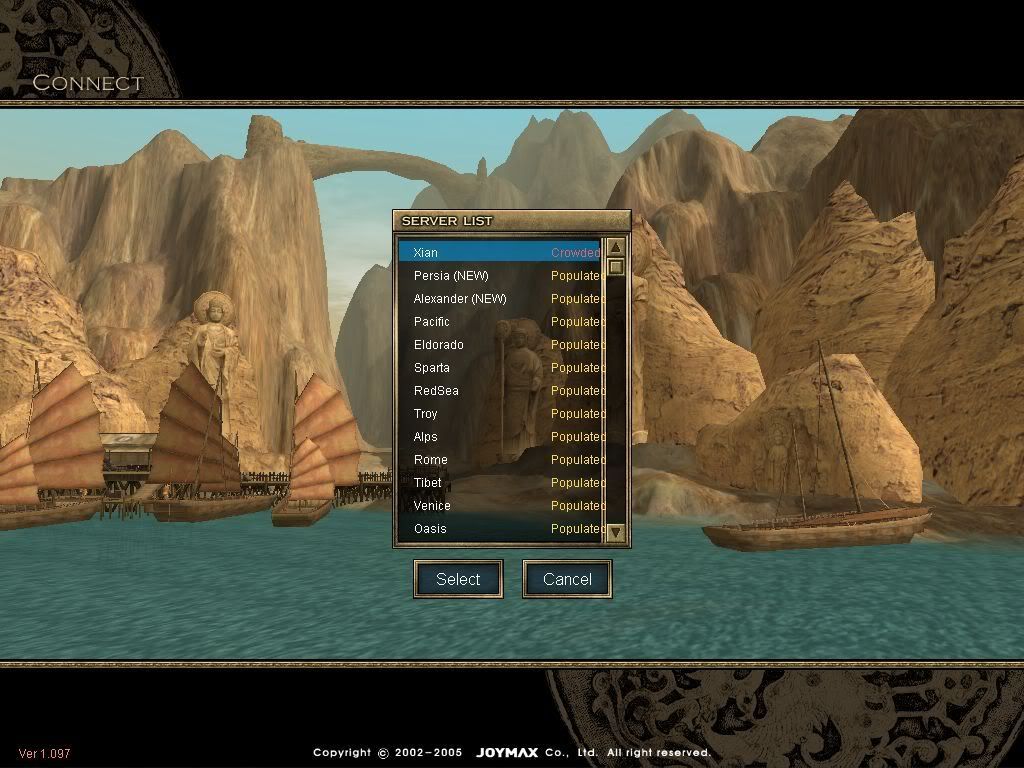Pick the Troy server entry

pyautogui.click(x=498, y=414)
